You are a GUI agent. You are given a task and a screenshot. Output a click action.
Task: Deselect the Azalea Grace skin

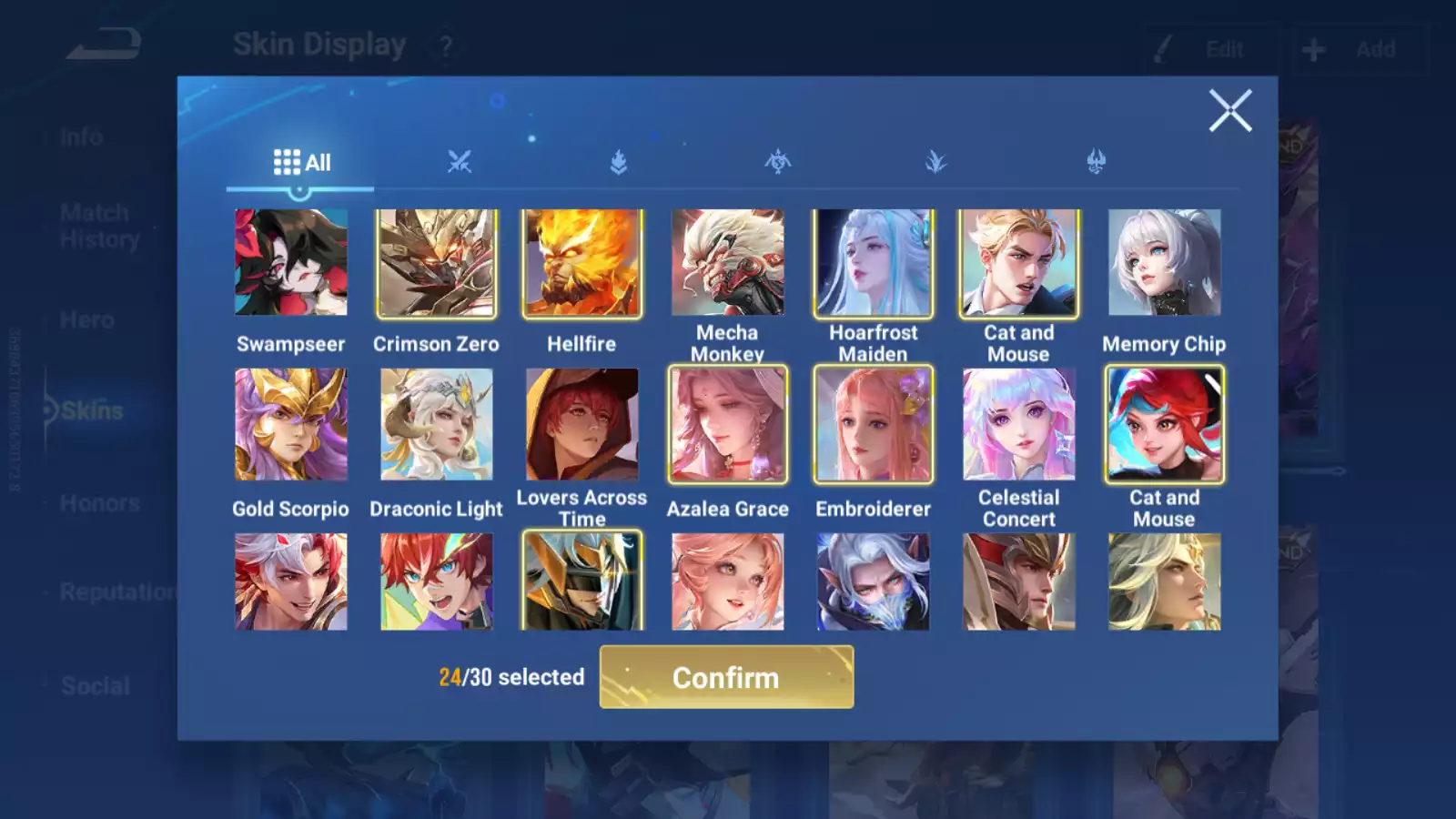(x=727, y=424)
